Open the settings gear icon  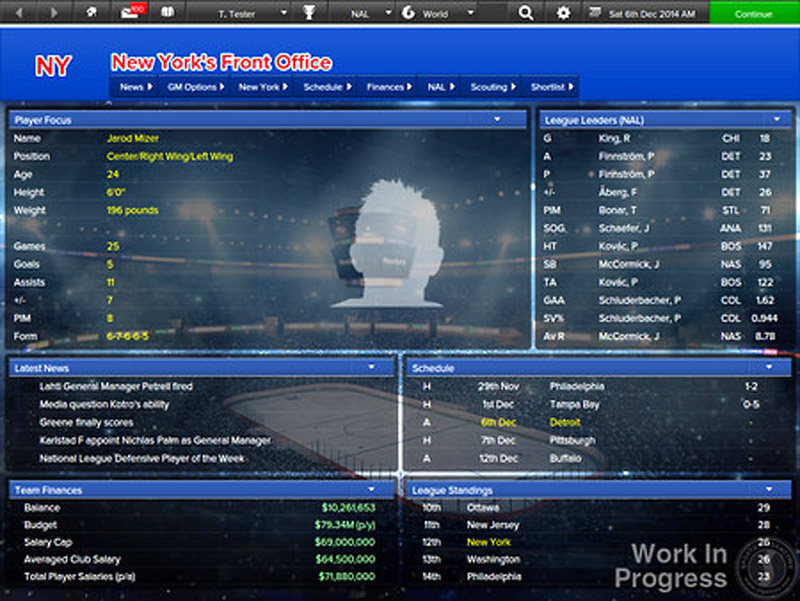[563, 14]
